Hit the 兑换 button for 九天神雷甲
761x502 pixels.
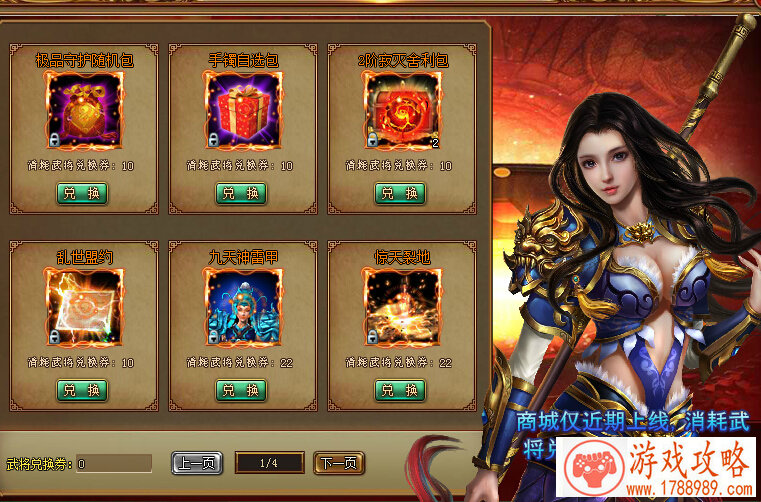[241, 390]
